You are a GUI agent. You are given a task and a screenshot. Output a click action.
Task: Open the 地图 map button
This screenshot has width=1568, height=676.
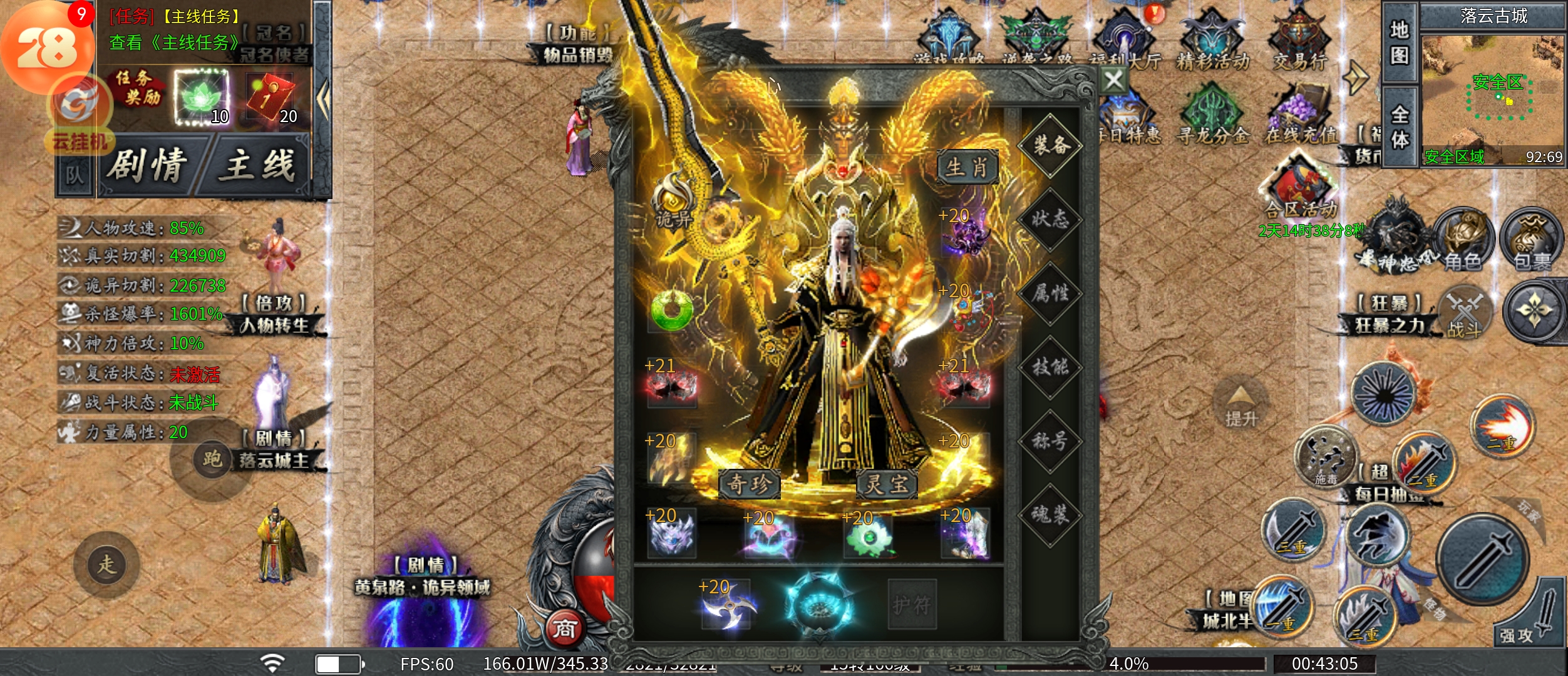[x=1399, y=43]
